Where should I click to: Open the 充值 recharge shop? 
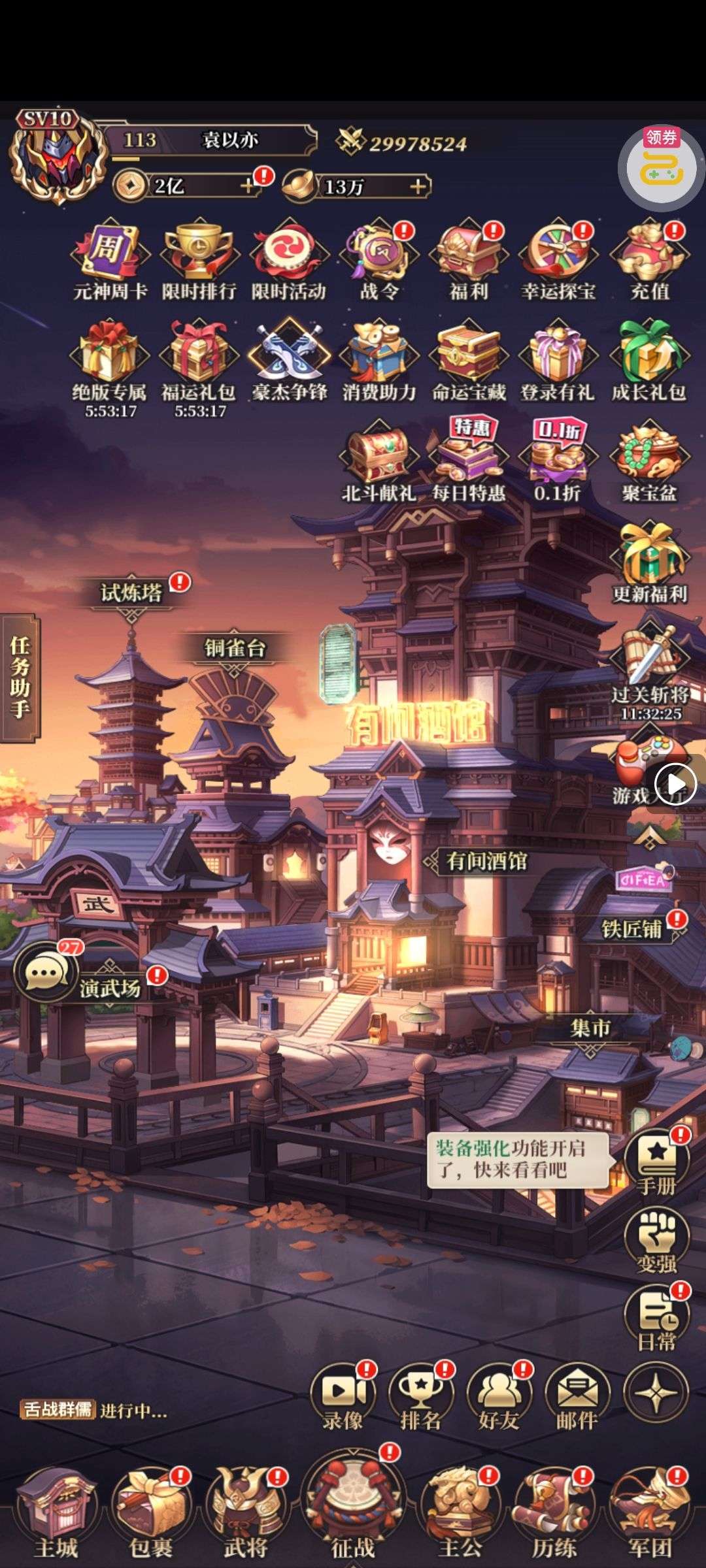(648, 256)
